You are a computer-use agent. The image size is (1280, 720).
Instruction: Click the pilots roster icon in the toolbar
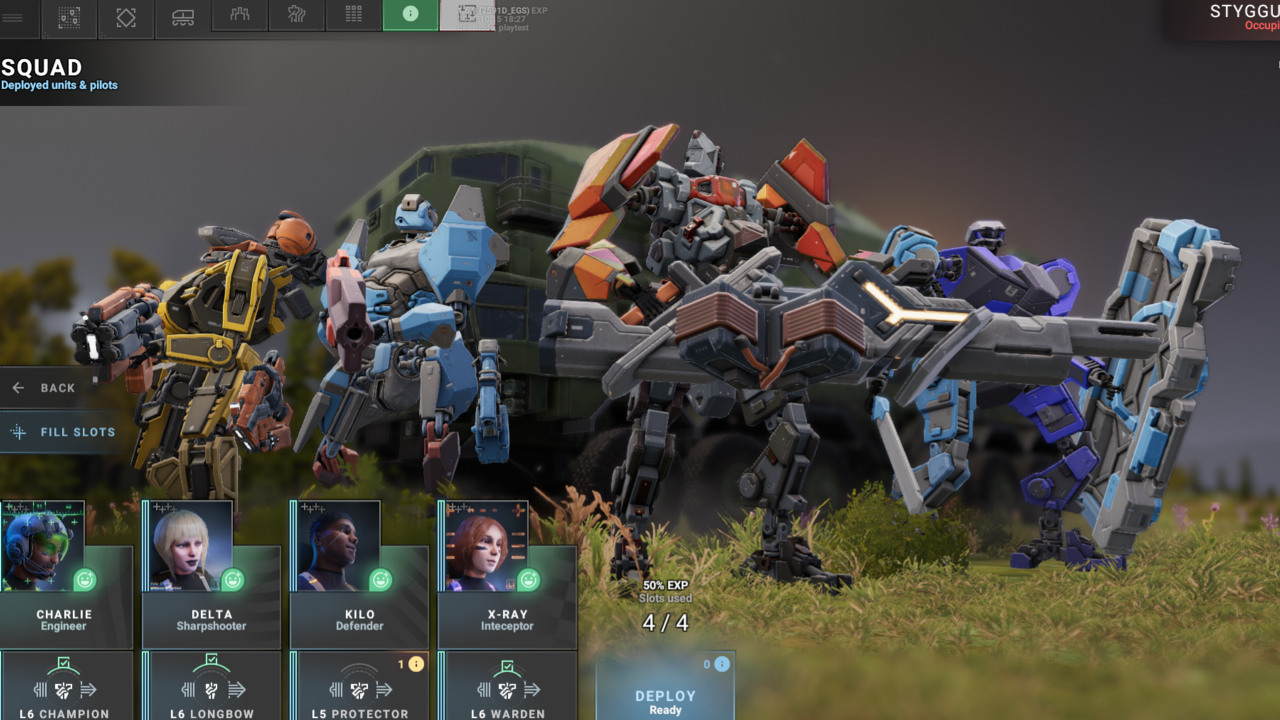[x=238, y=17]
